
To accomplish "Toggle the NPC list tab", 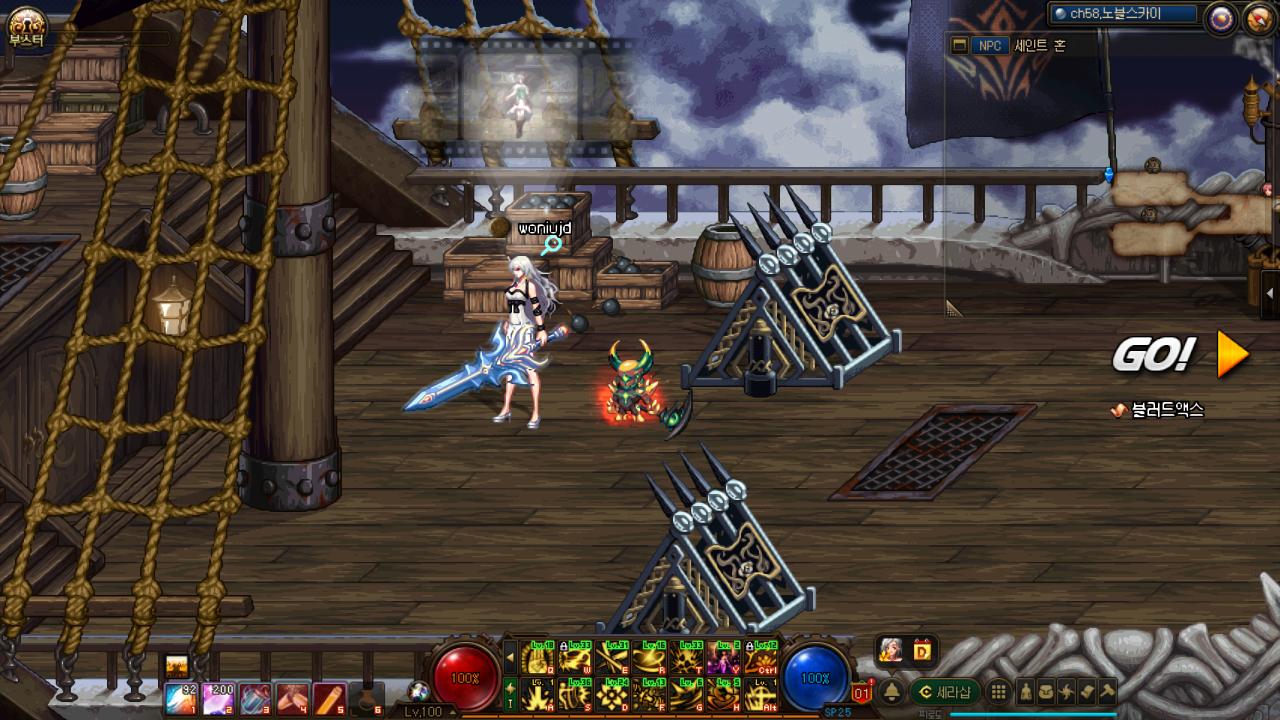I will 989,45.
